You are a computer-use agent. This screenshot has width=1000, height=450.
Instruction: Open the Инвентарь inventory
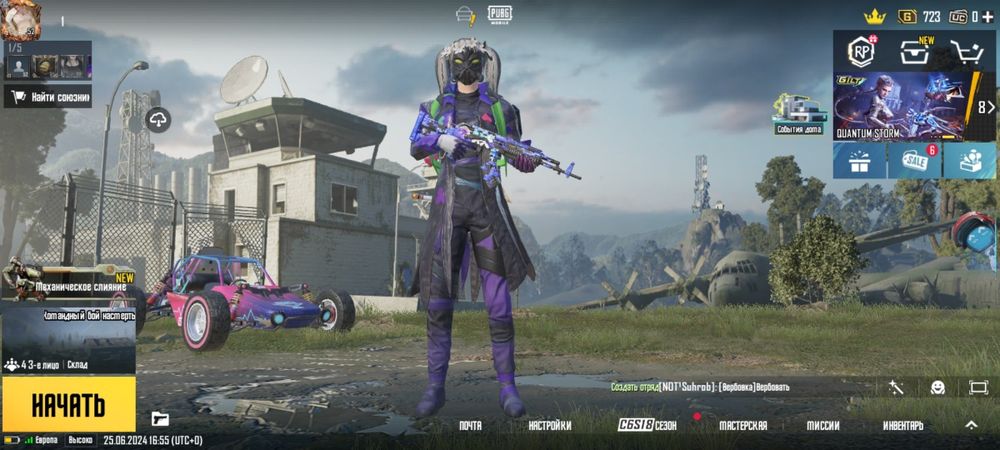coord(903,426)
